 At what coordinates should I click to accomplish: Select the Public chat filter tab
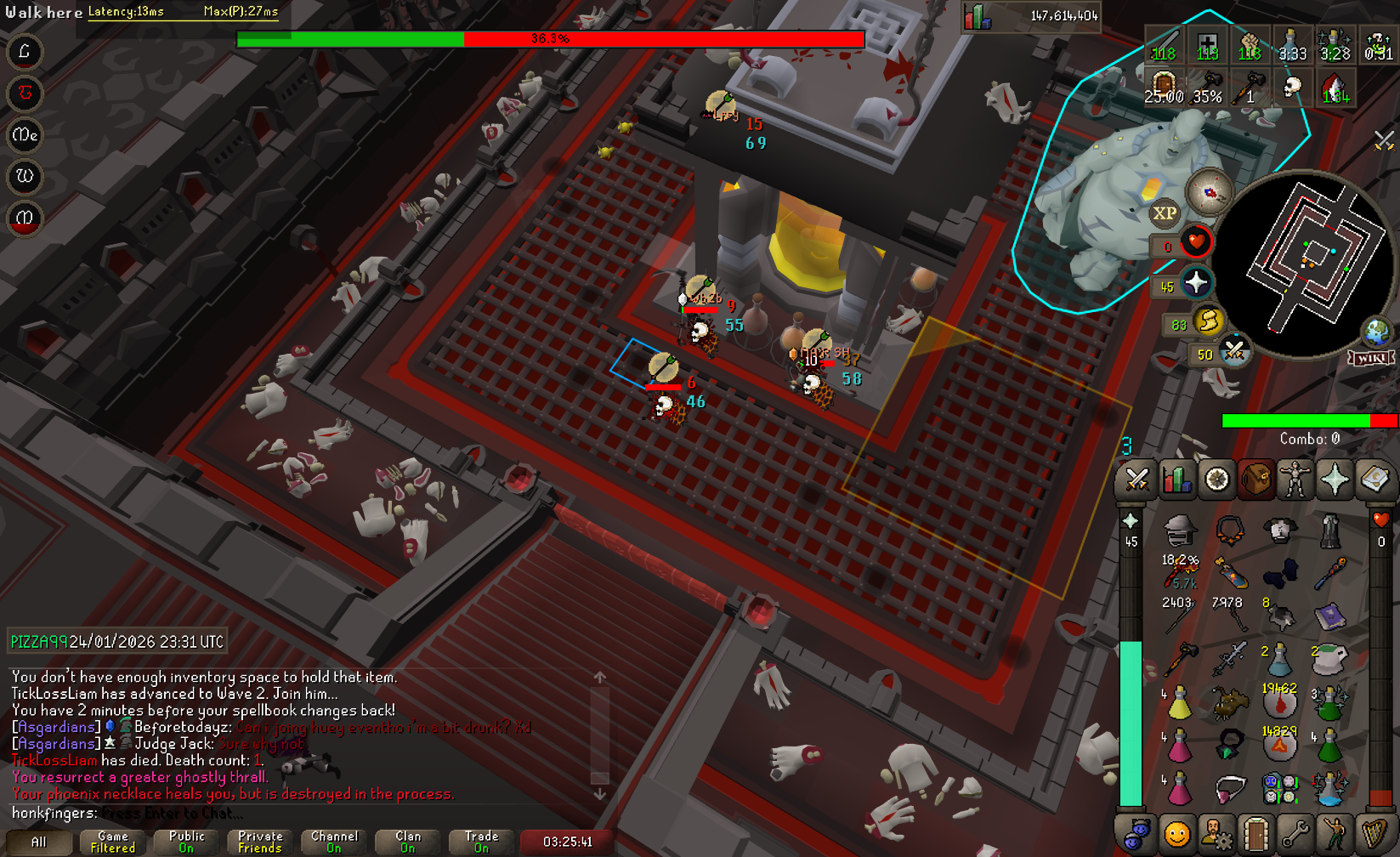(x=186, y=842)
